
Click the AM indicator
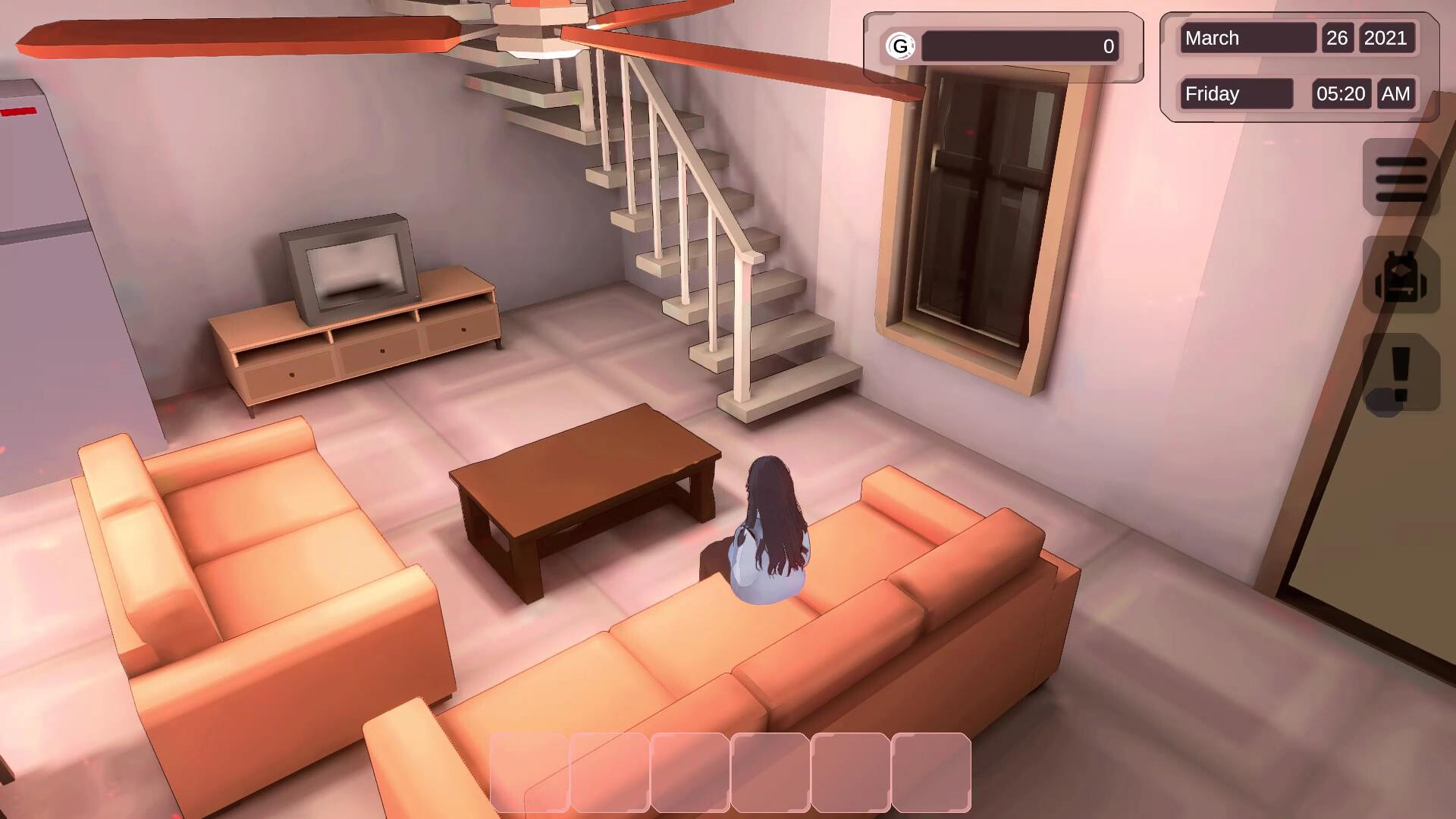point(1395,93)
